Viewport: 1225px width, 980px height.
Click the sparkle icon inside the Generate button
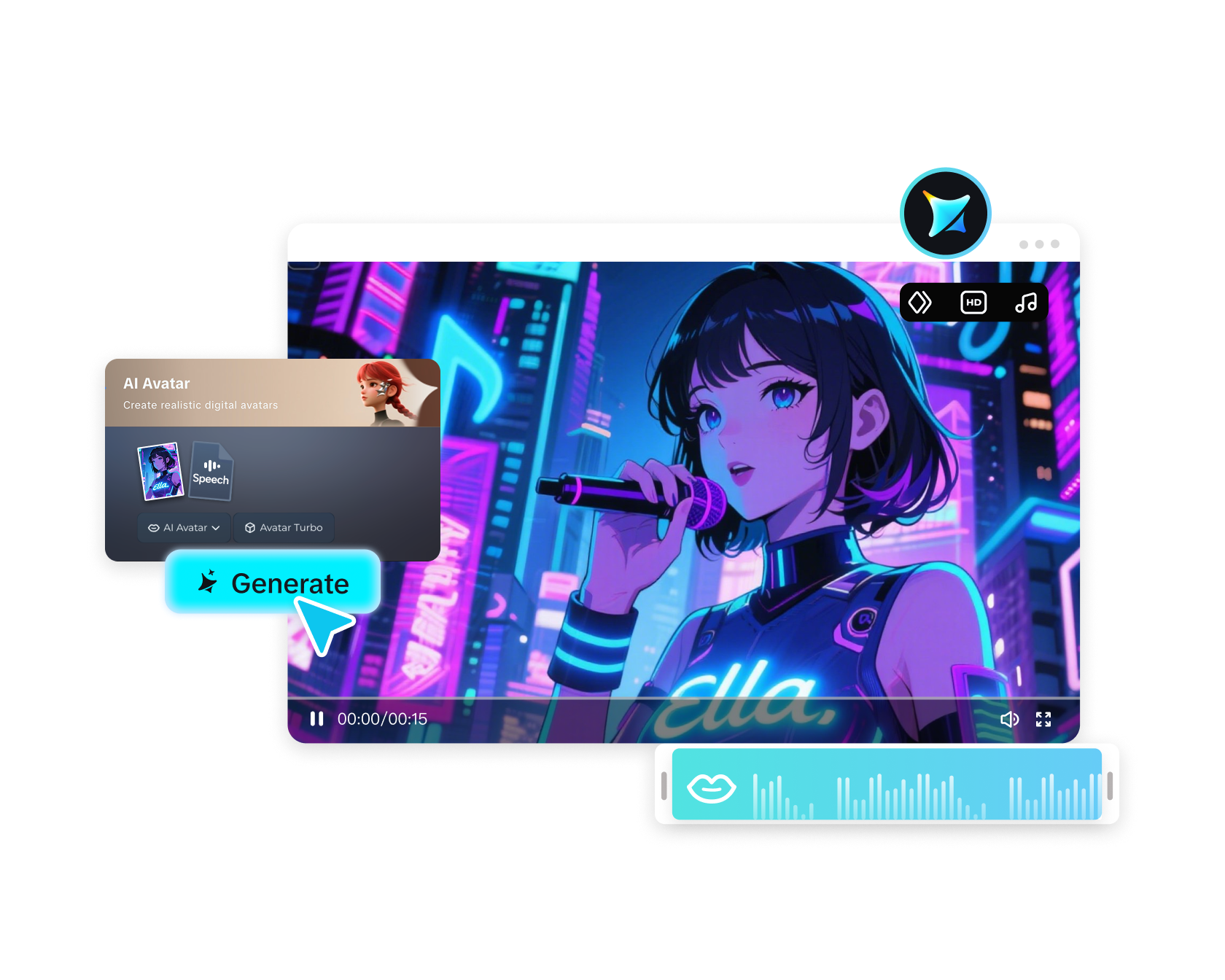click(x=209, y=583)
